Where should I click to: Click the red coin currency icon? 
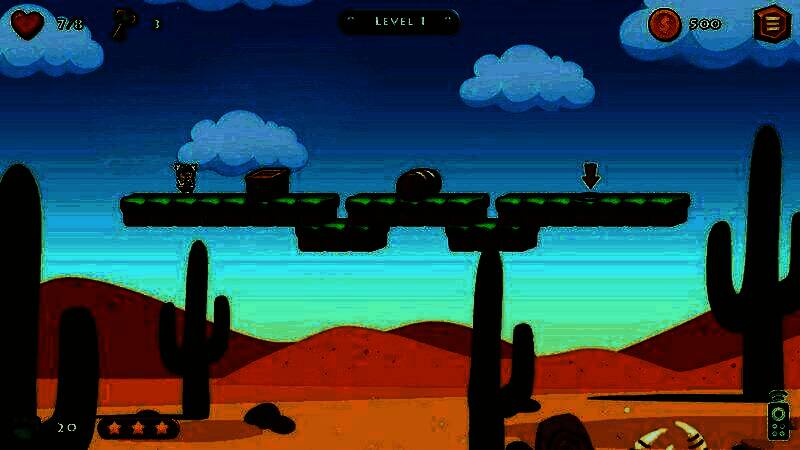pyautogui.click(x=664, y=24)
